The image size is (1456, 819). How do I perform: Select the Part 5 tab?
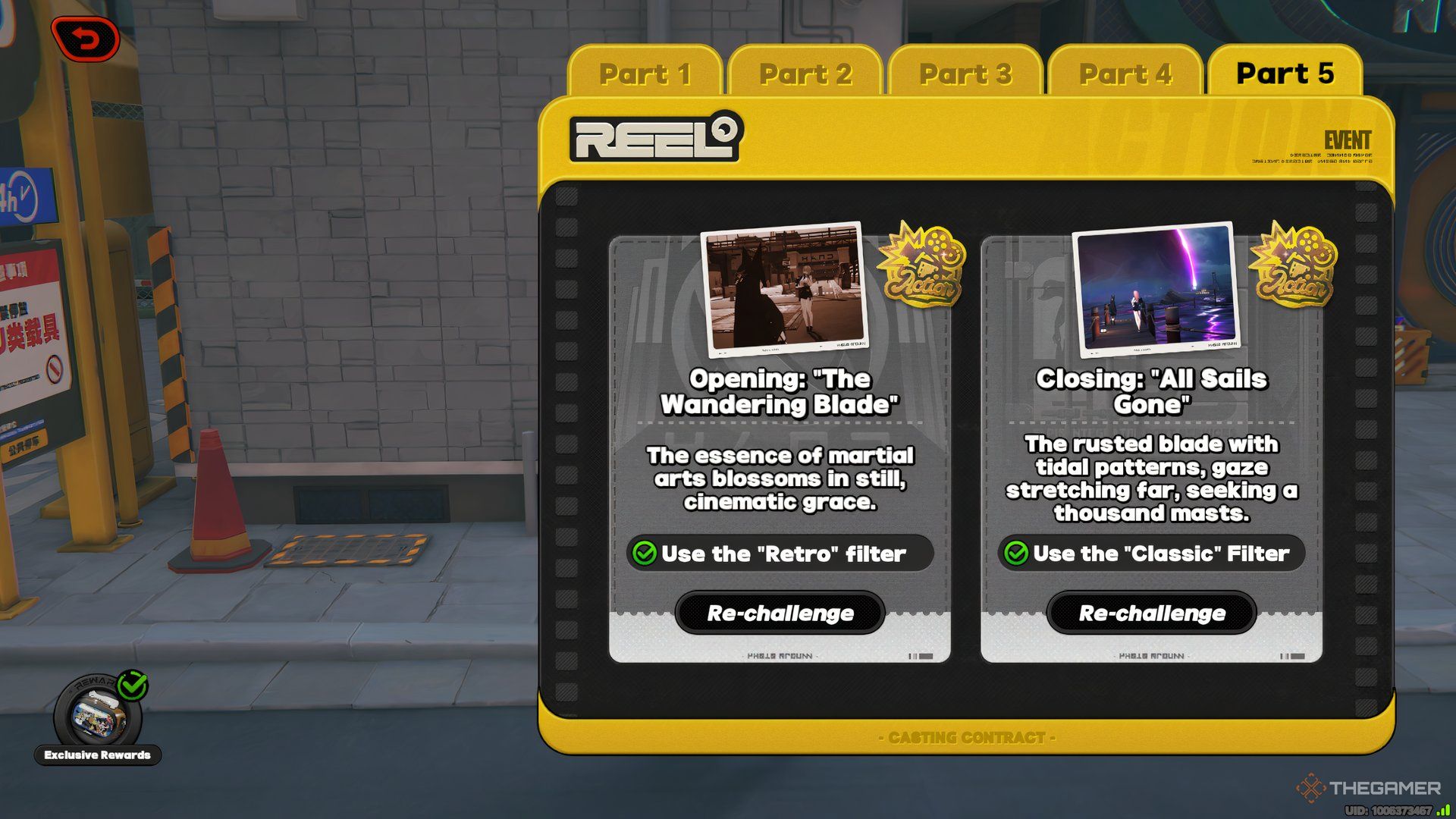point(1285,74)
